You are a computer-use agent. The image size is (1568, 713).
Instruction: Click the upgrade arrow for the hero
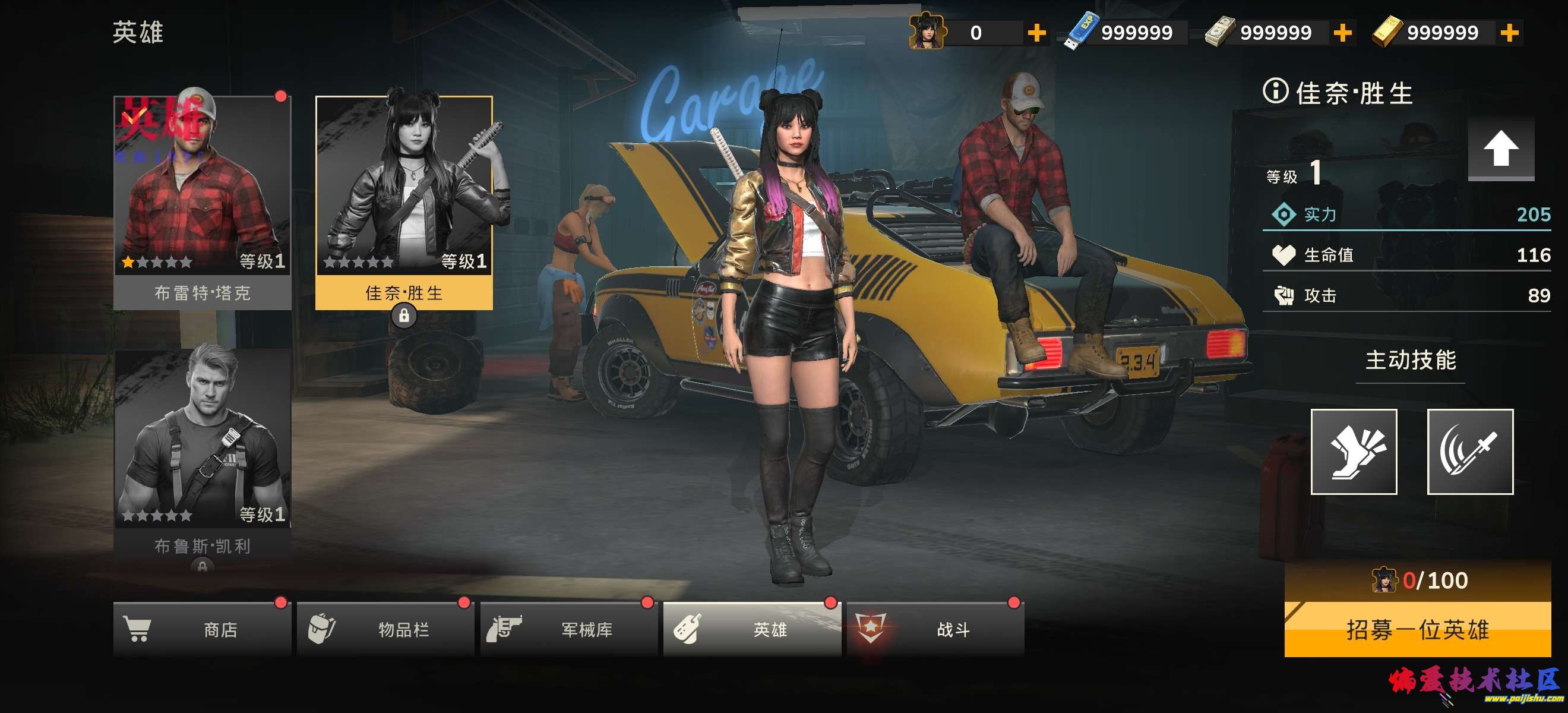(1500, 149)
